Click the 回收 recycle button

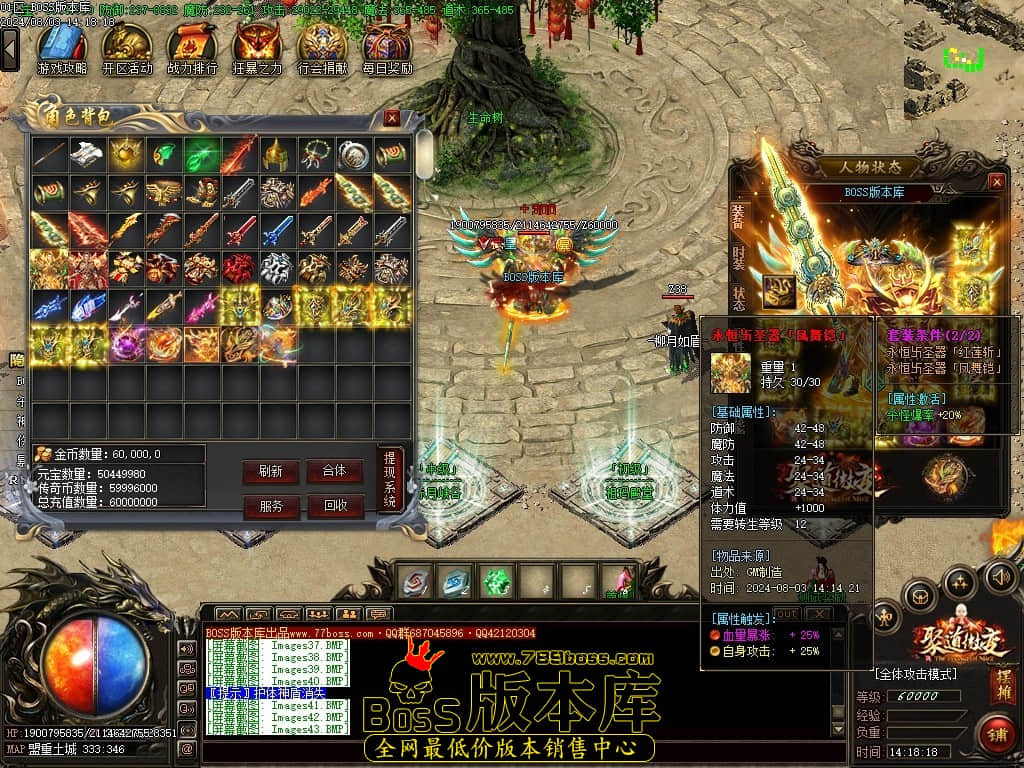point(334,506)
